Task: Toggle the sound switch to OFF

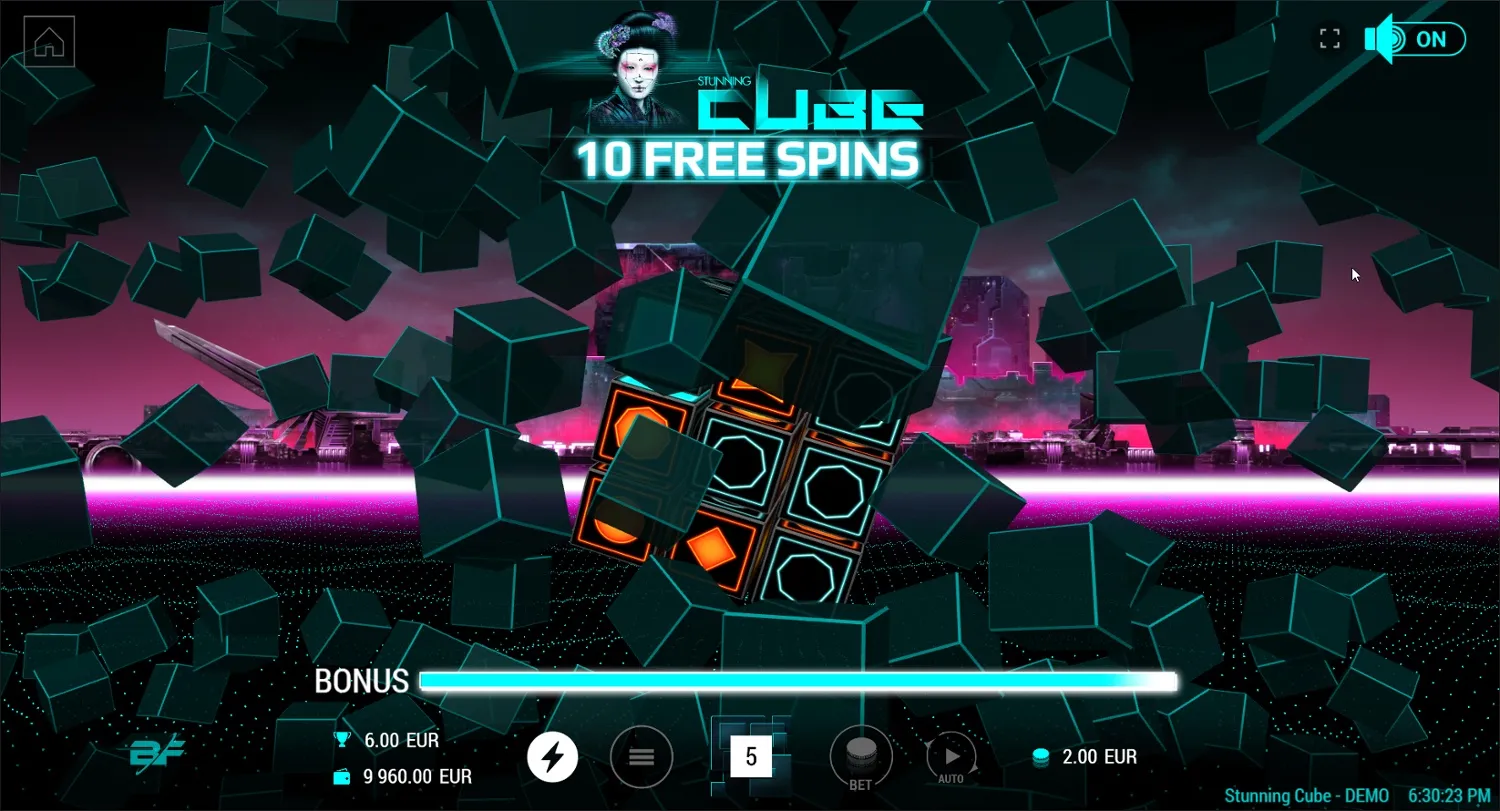Action: click(1426, 39)
